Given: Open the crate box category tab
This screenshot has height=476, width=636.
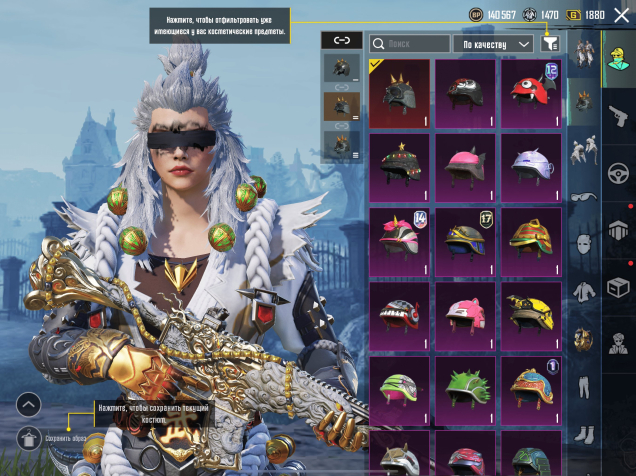Looking at the screenshot, I should 618,287.
